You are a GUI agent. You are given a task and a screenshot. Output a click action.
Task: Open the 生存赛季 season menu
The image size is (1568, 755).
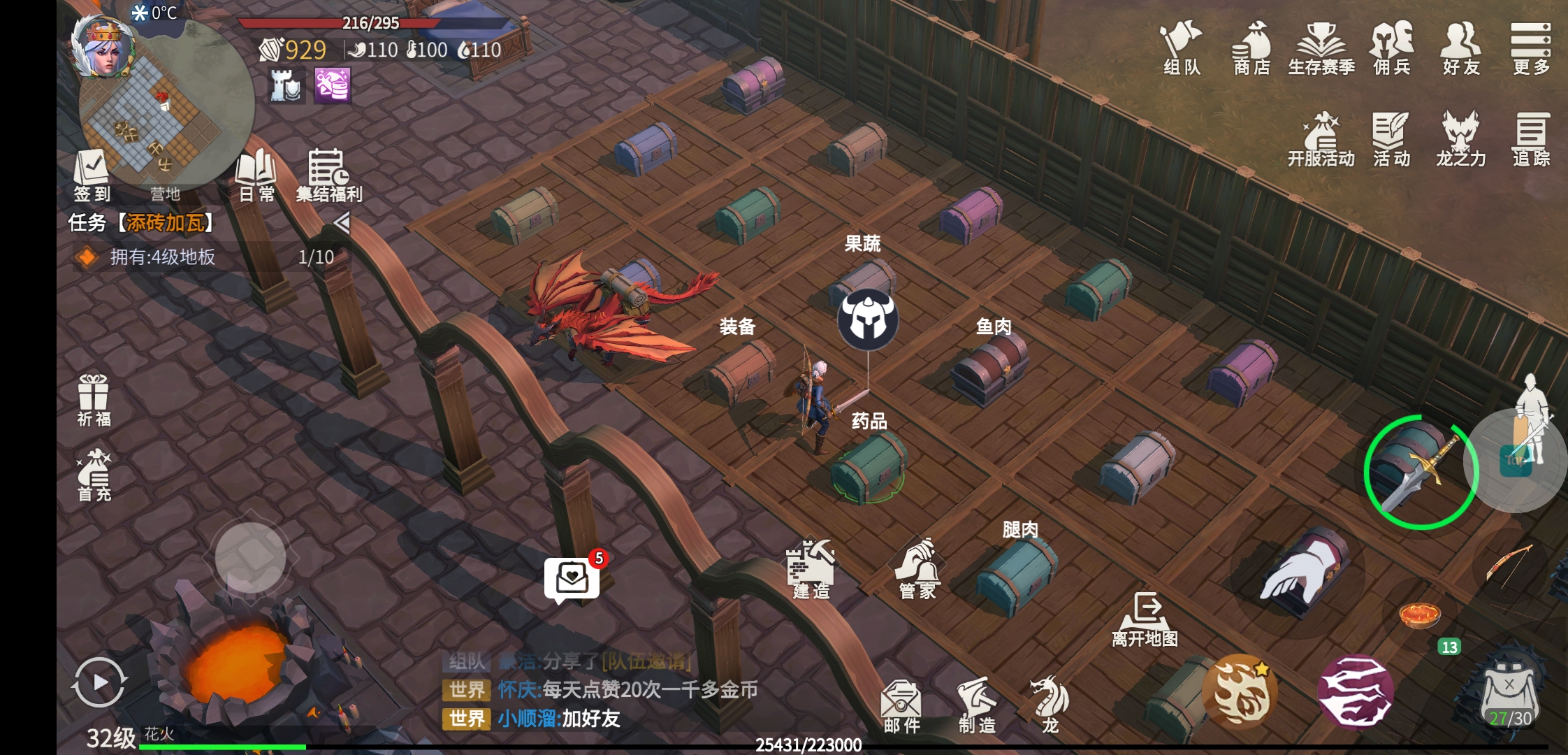click(x=1321, y=48)
